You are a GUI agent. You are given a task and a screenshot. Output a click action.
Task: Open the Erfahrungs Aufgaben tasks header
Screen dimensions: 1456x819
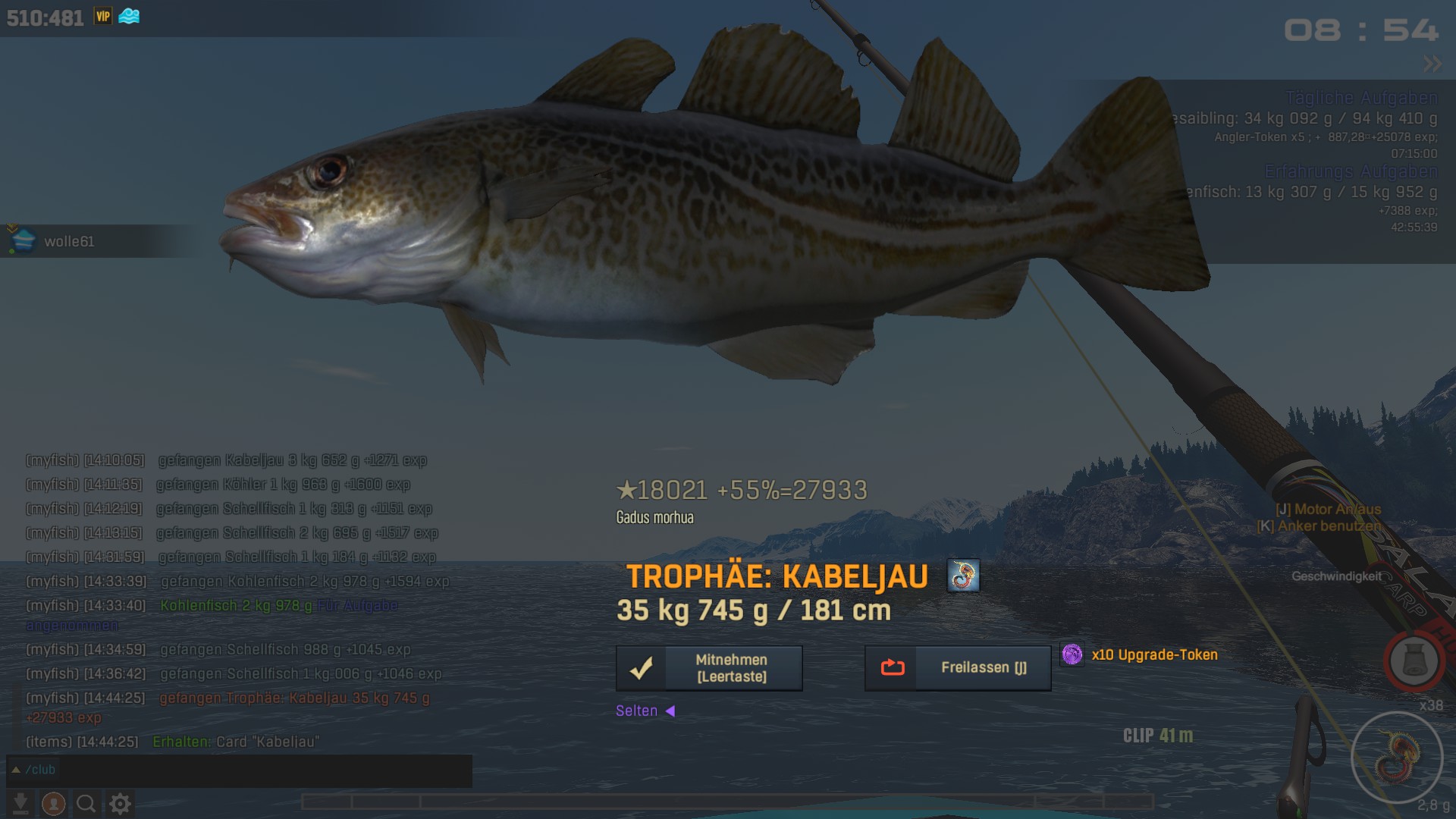click(1351, 171)
